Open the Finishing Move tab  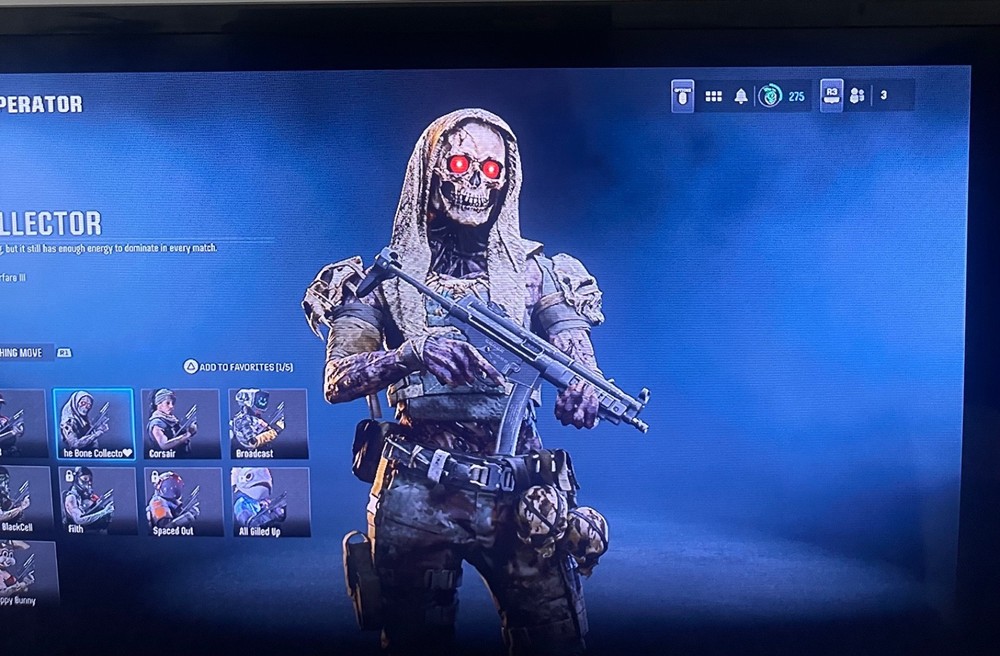[24, 353]
